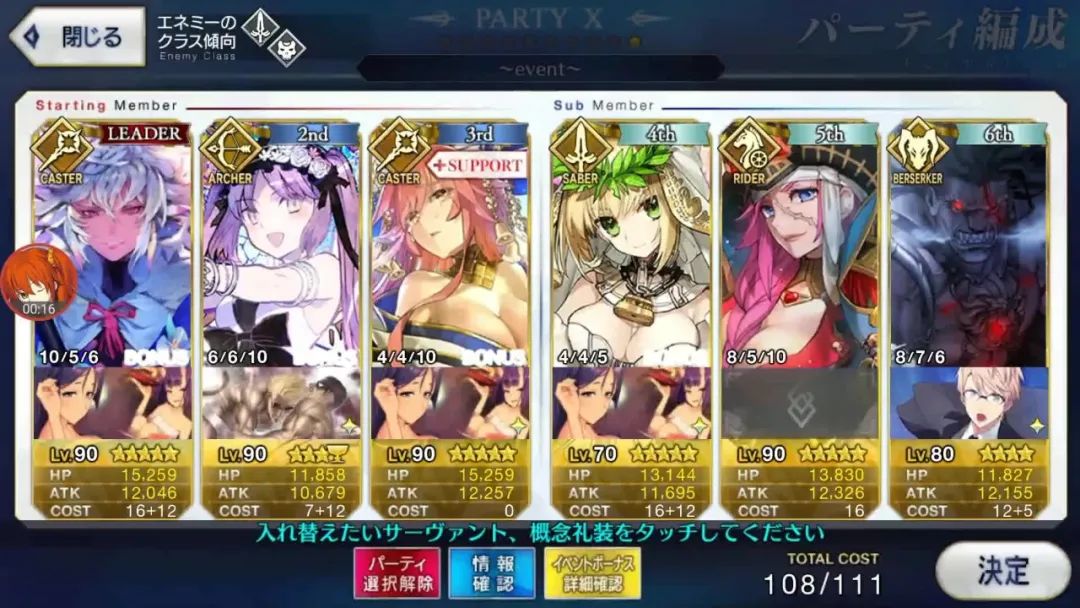Tap the Rider's empty craft essence slot

[x=800, y=403]
